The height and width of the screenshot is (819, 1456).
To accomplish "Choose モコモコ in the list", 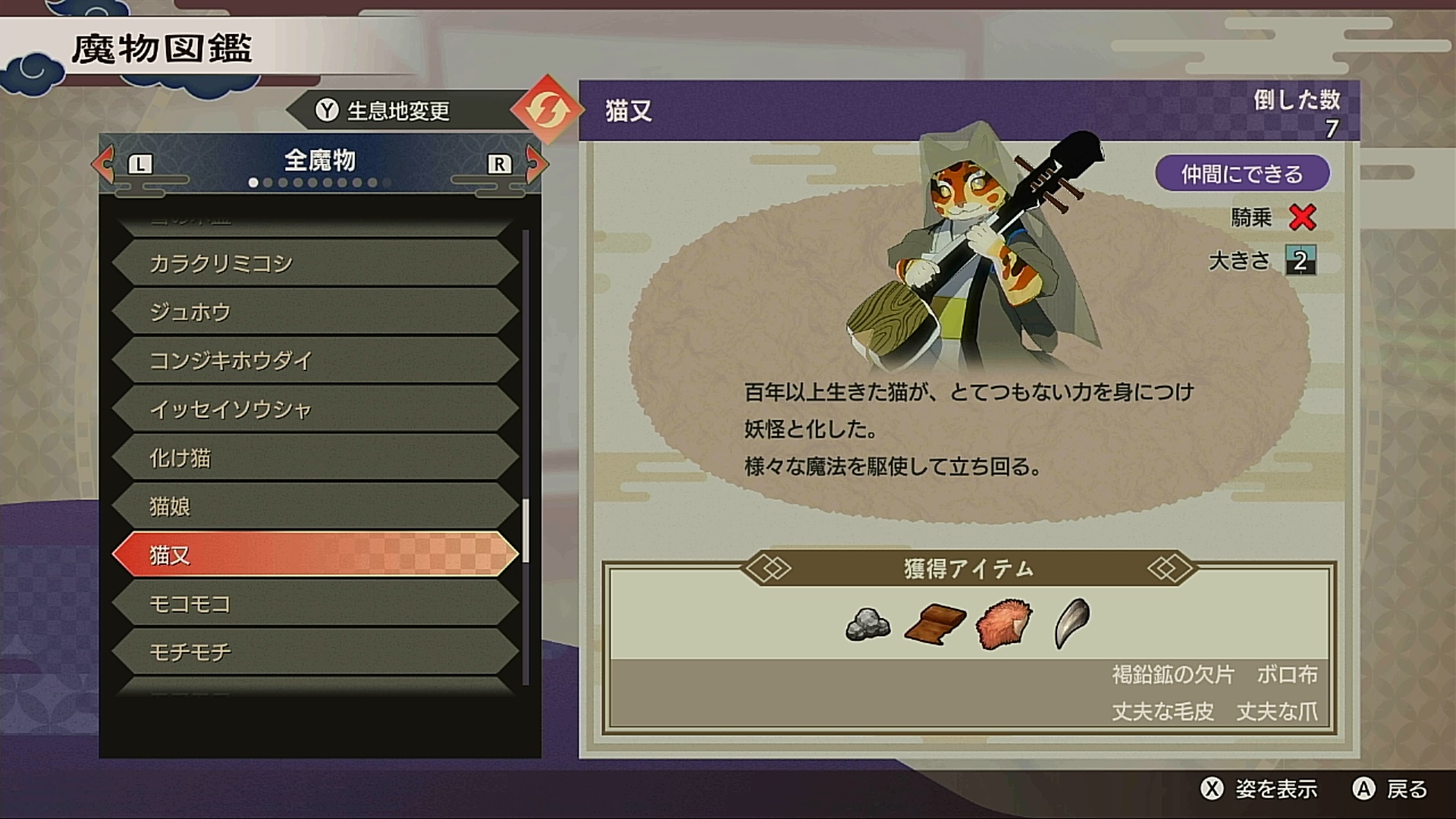I will [315, 604].
